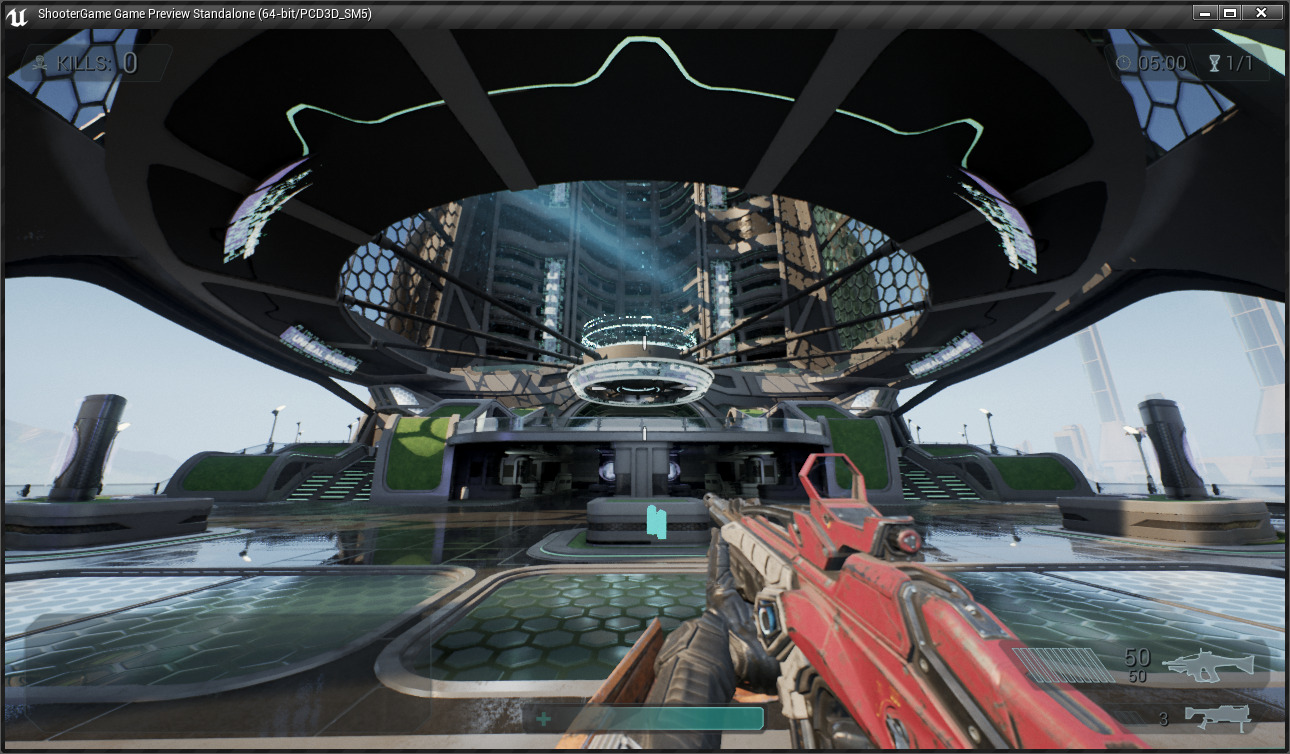Screen dimensions: 1290x754
Task: Click the 1/1 score next to the trophy
Action: 1242,62
